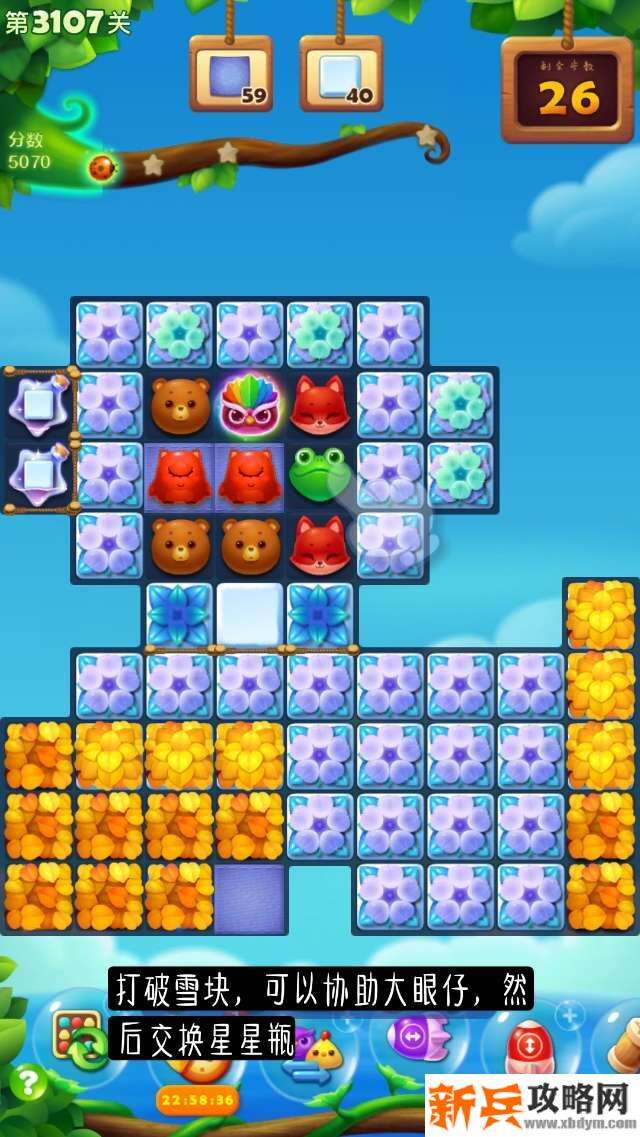This screenshot has width=640, height=1137.
Task: Activate the purple horizontal arrow booster
Action: (x=410, y=1036)
